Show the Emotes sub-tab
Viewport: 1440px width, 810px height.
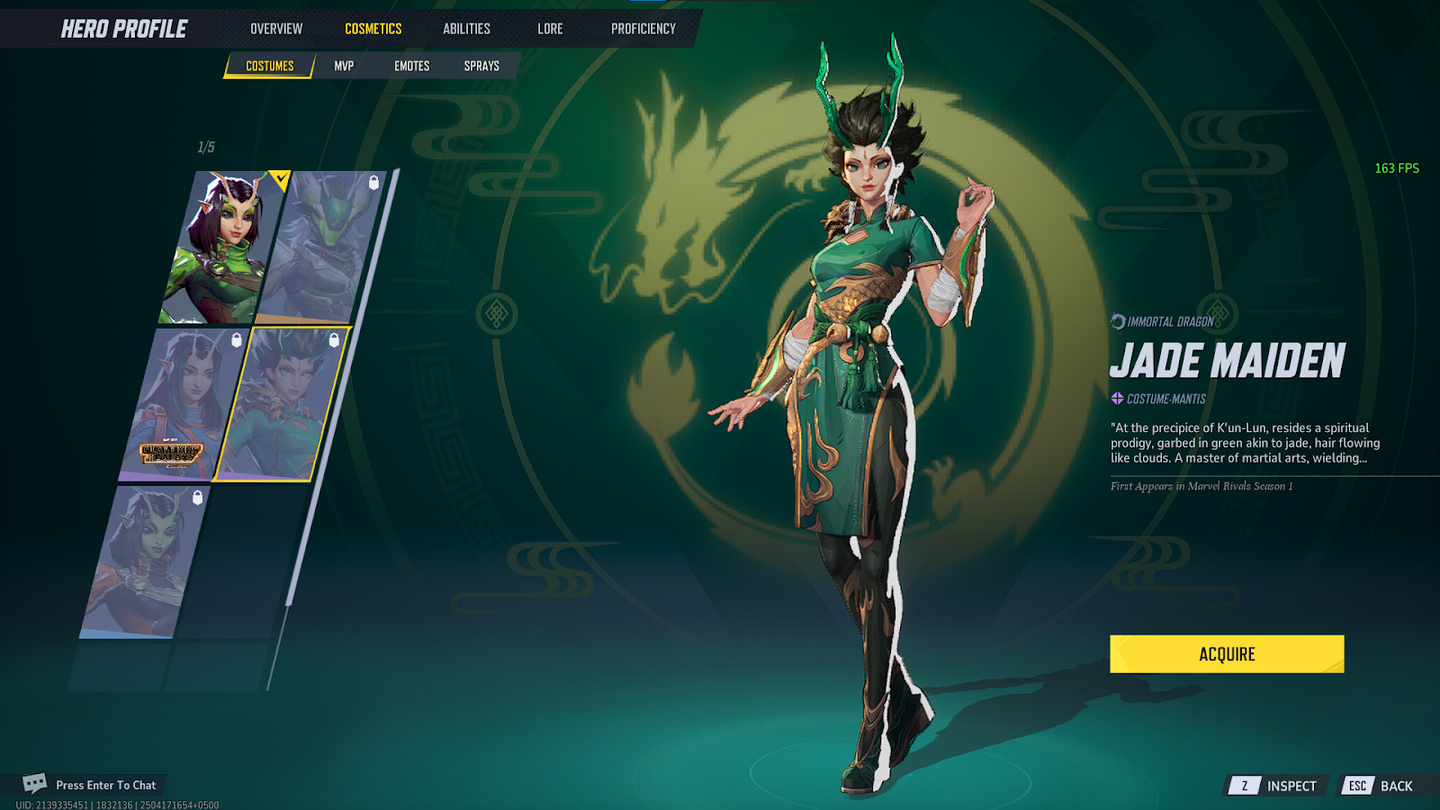(x=411, y=66)
